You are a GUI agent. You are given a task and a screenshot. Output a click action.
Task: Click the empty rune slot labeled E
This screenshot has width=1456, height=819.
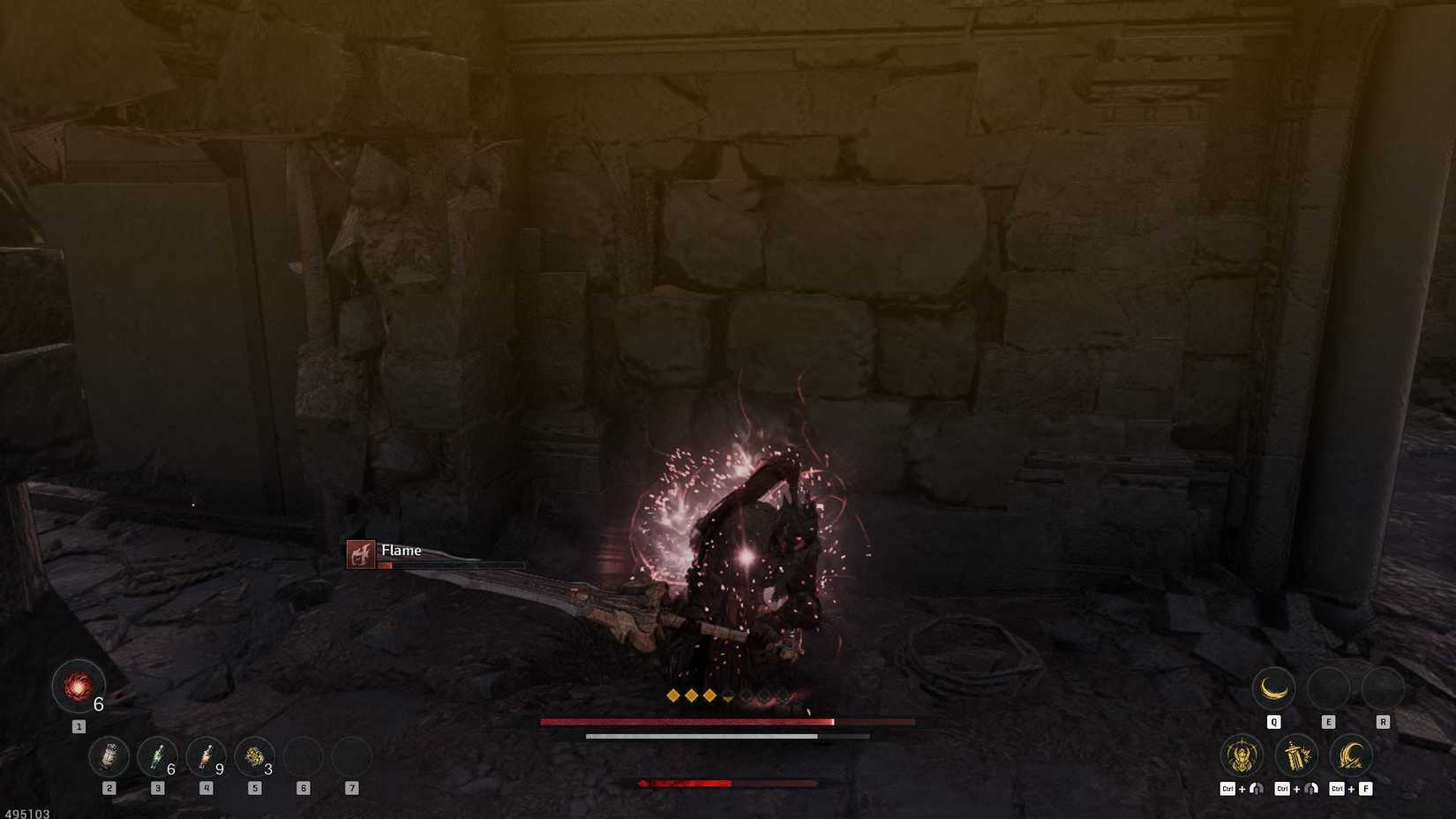coord(1328,688)
